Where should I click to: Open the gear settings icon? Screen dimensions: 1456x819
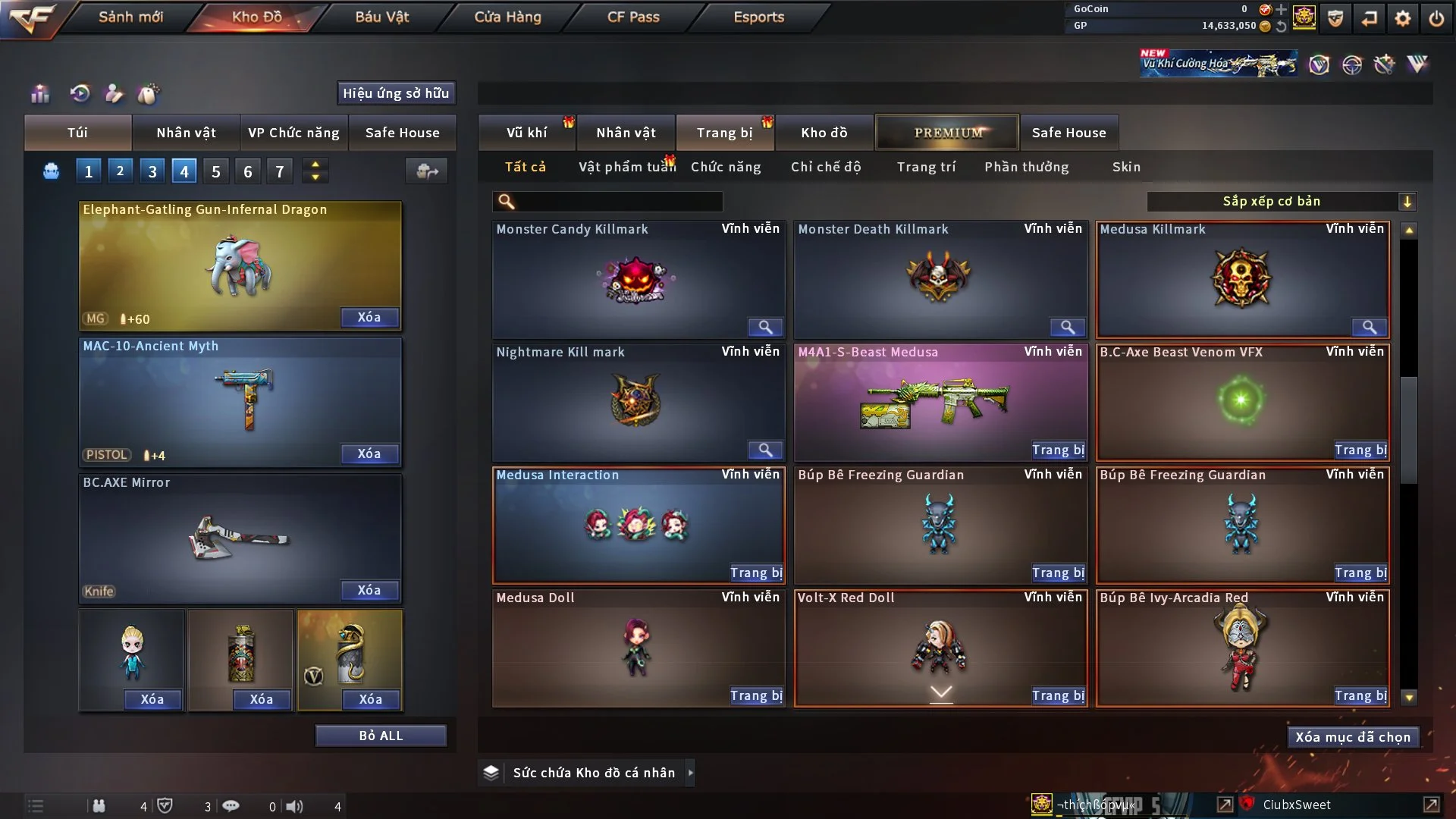pyautogui.click(x=1403, y=18)
